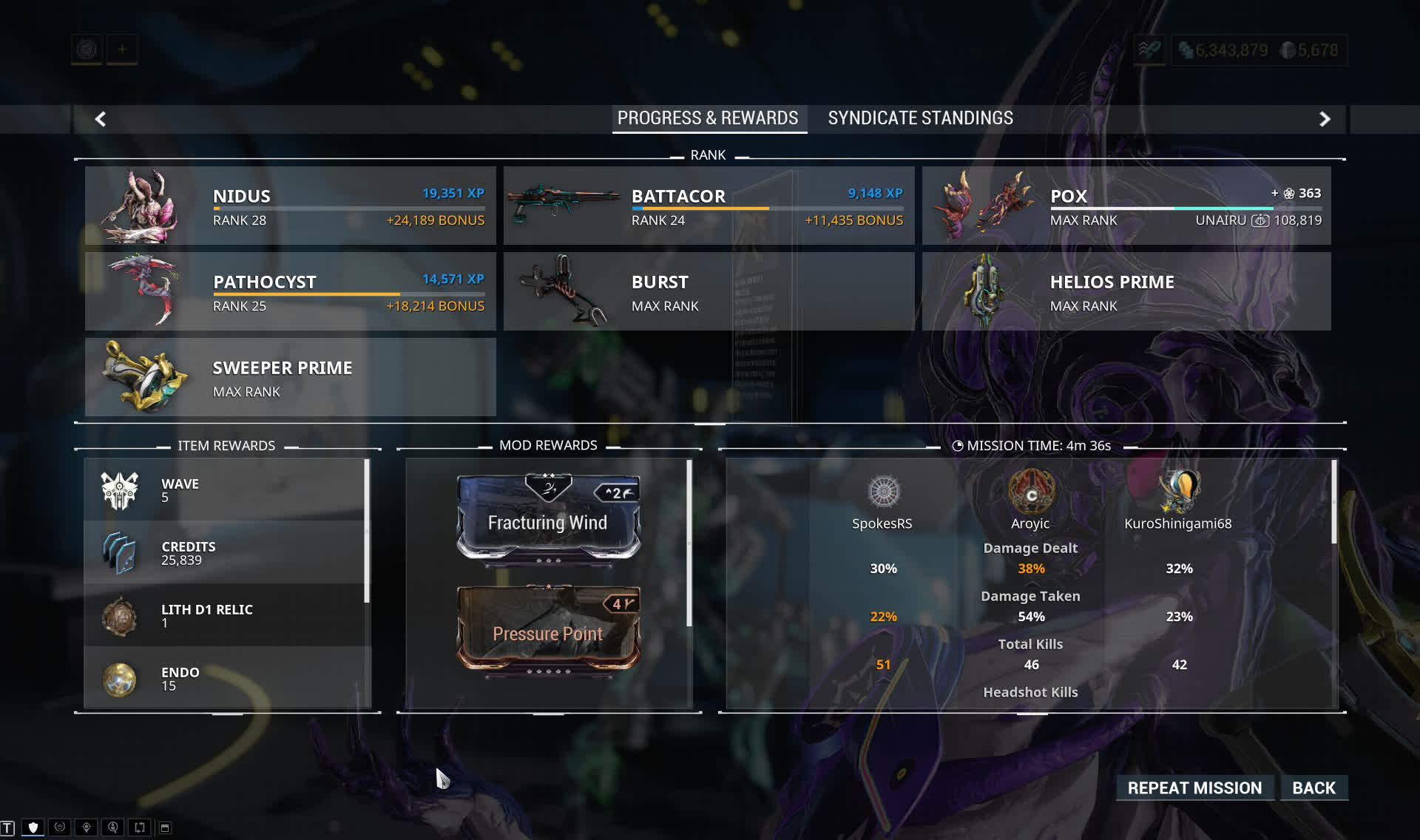Select the Helios Prime rank entry
This screenshot has width=1420, height=840.
1126,291
